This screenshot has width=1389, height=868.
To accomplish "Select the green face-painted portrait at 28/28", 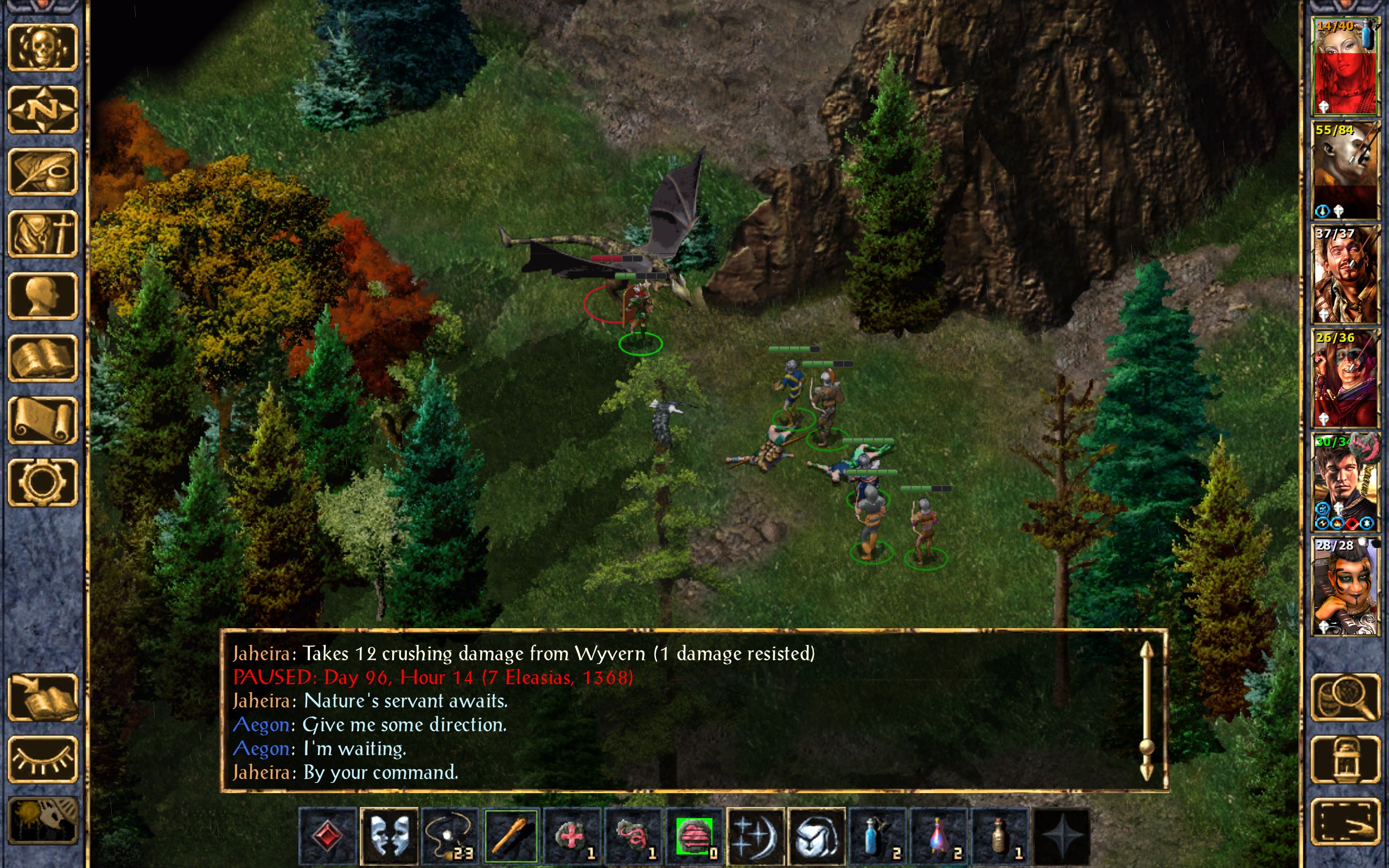I will [1345, 586].
